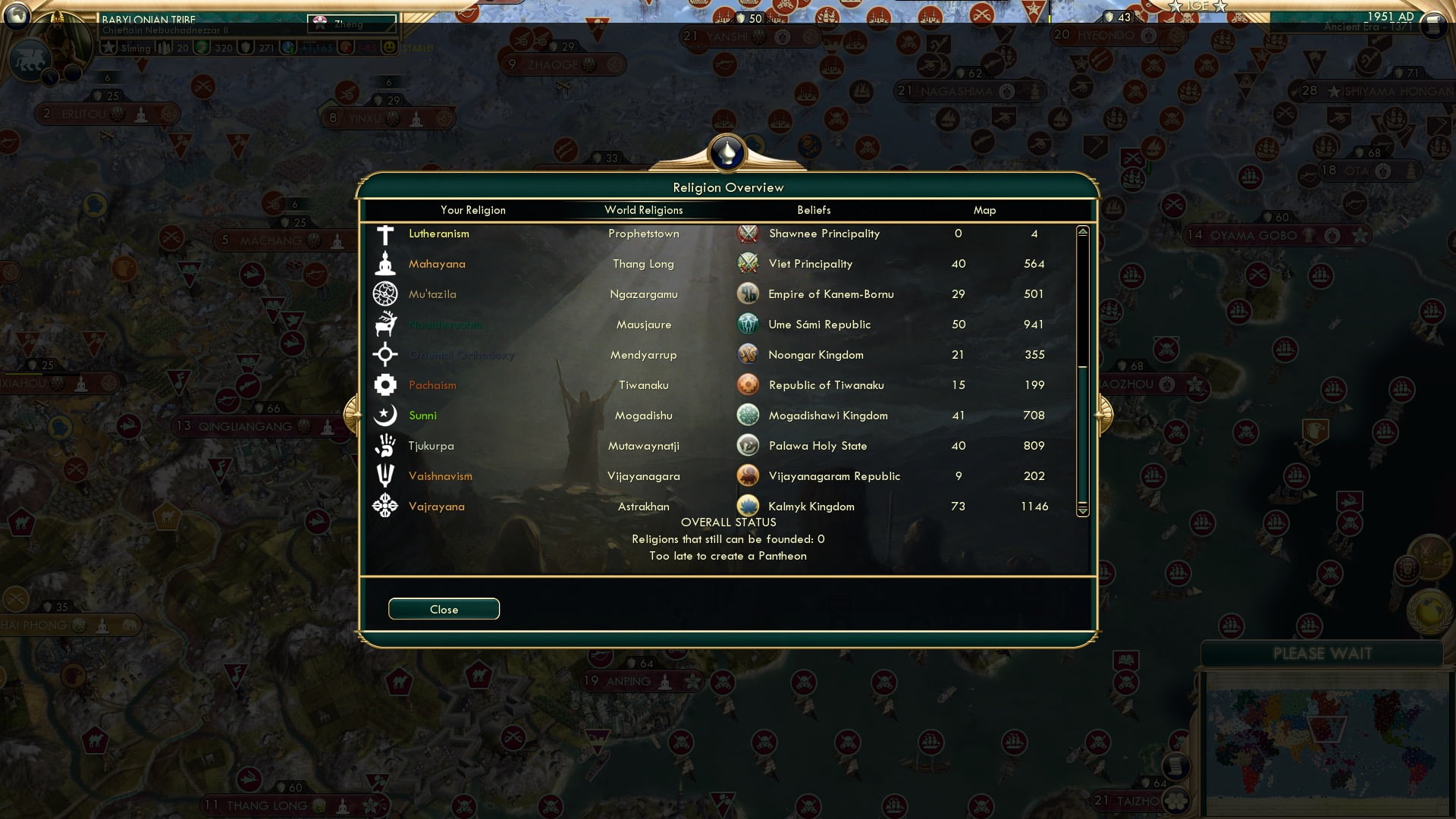Pick the Sunni religion entry
This screenshot has width=1456, height=819.
422,416
